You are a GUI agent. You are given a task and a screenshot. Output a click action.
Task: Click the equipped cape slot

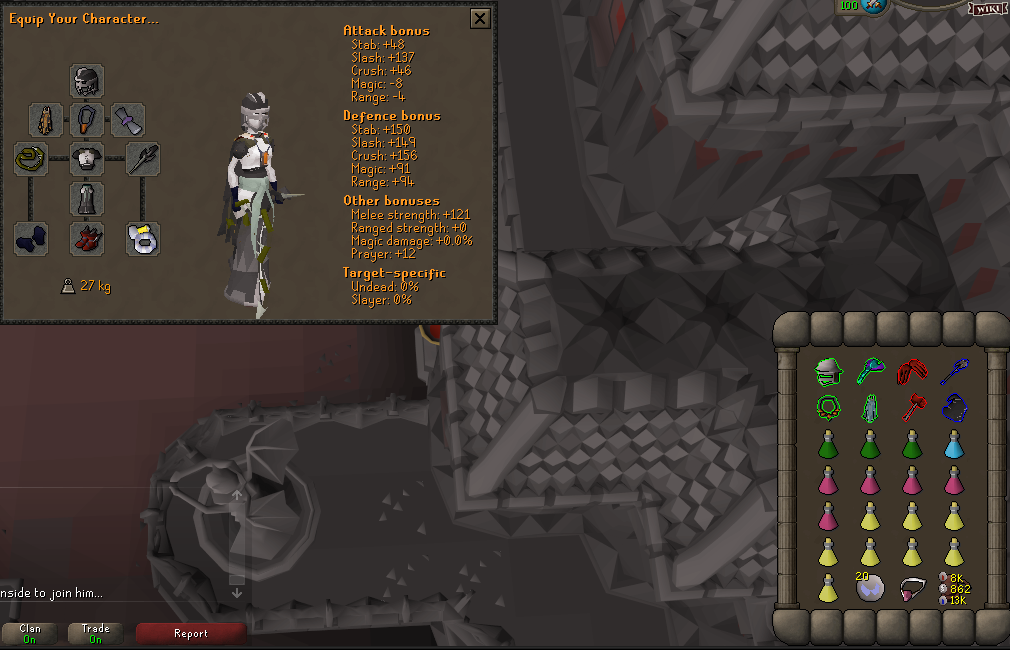[x=47, y=120]
